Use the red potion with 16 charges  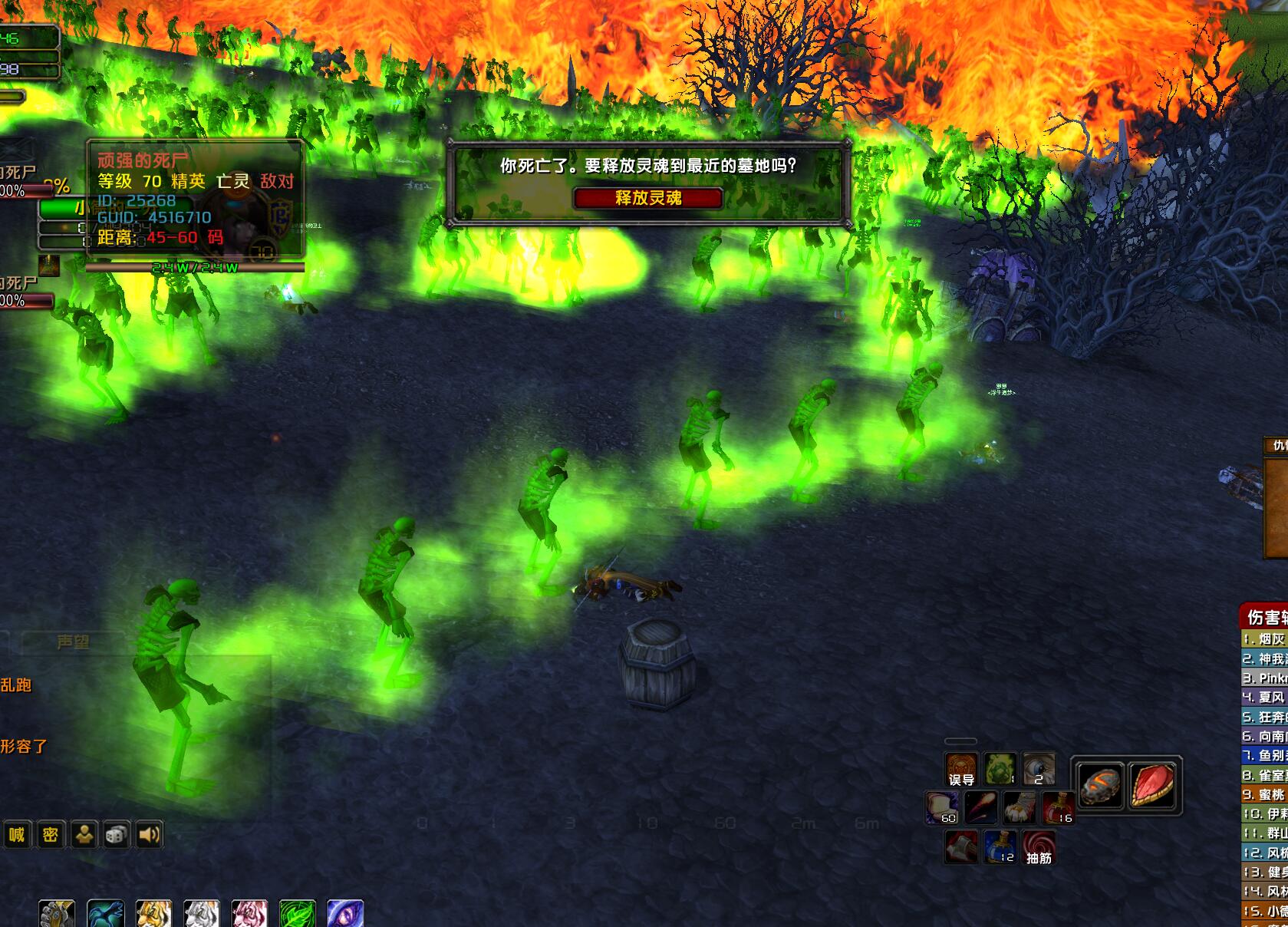[1058, 808]
